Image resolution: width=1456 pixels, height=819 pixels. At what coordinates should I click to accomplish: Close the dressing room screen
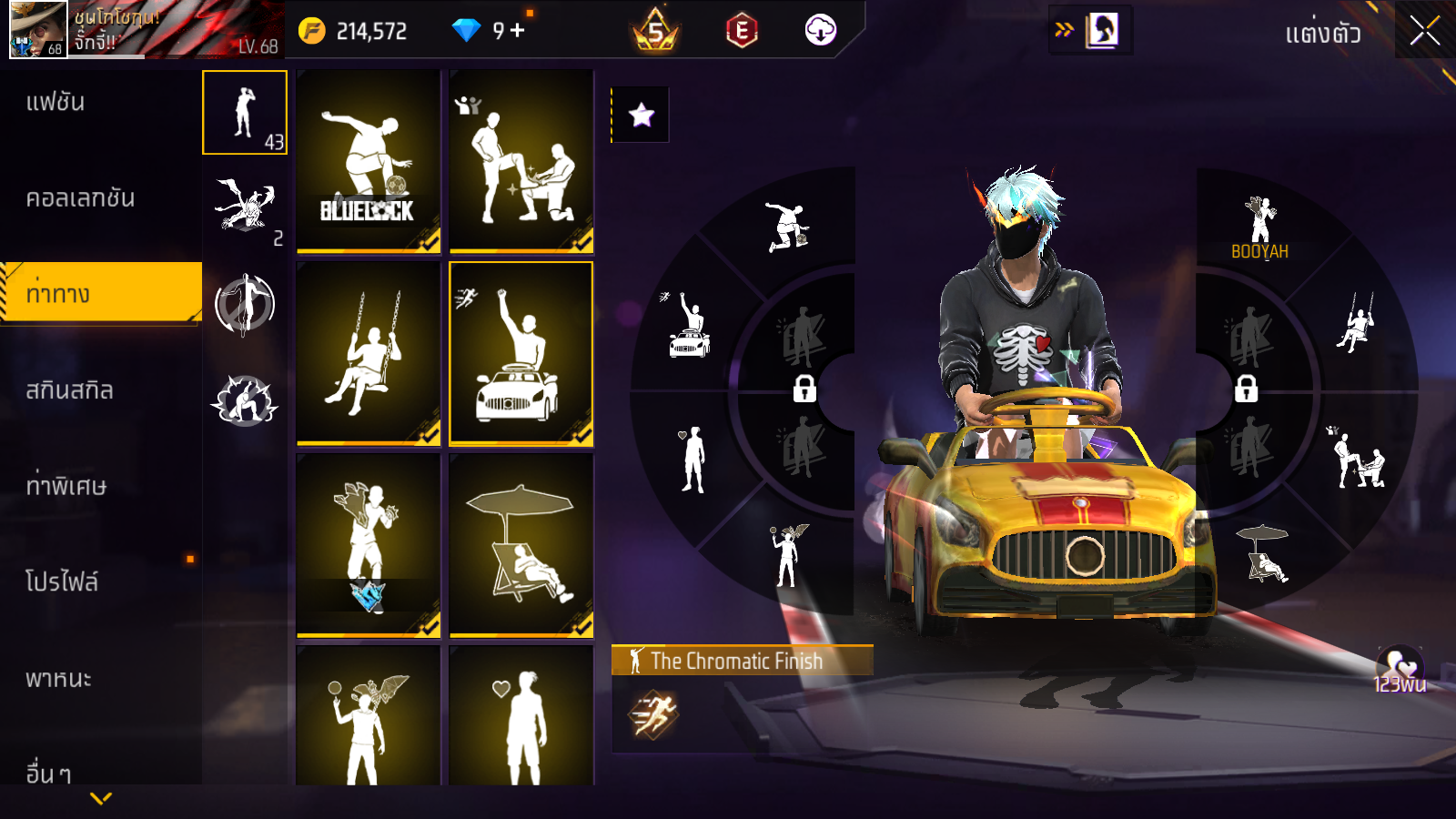click(1424, 31)
